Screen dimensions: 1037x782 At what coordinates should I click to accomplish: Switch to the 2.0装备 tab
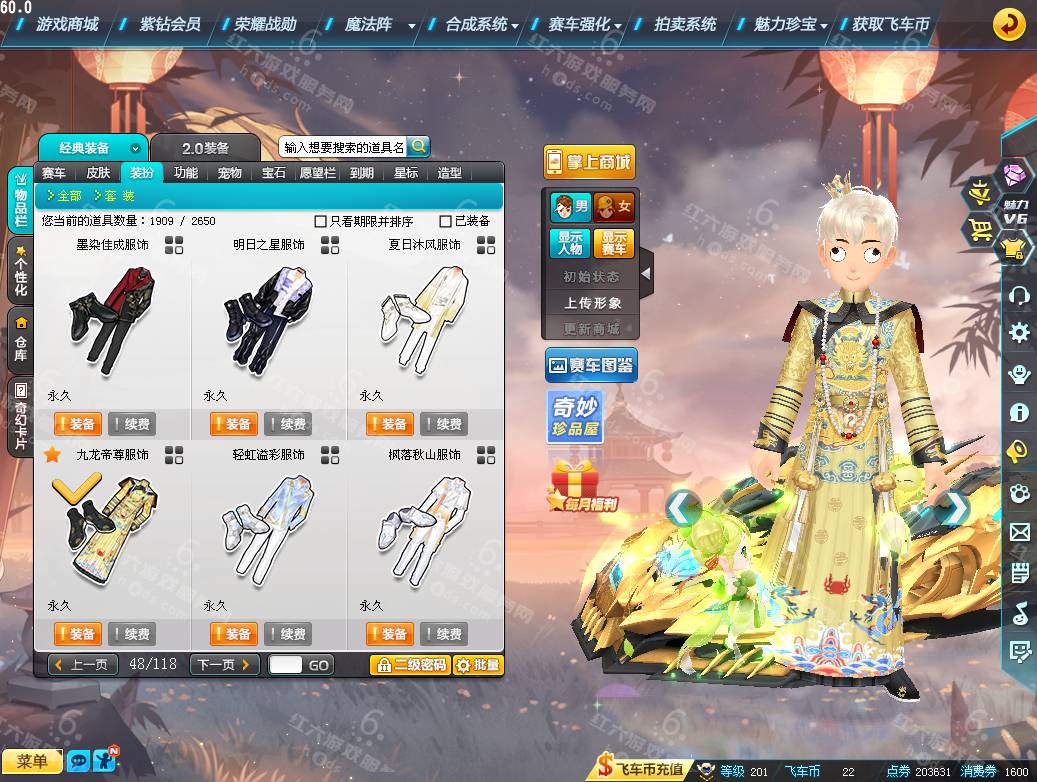point(205,148)
